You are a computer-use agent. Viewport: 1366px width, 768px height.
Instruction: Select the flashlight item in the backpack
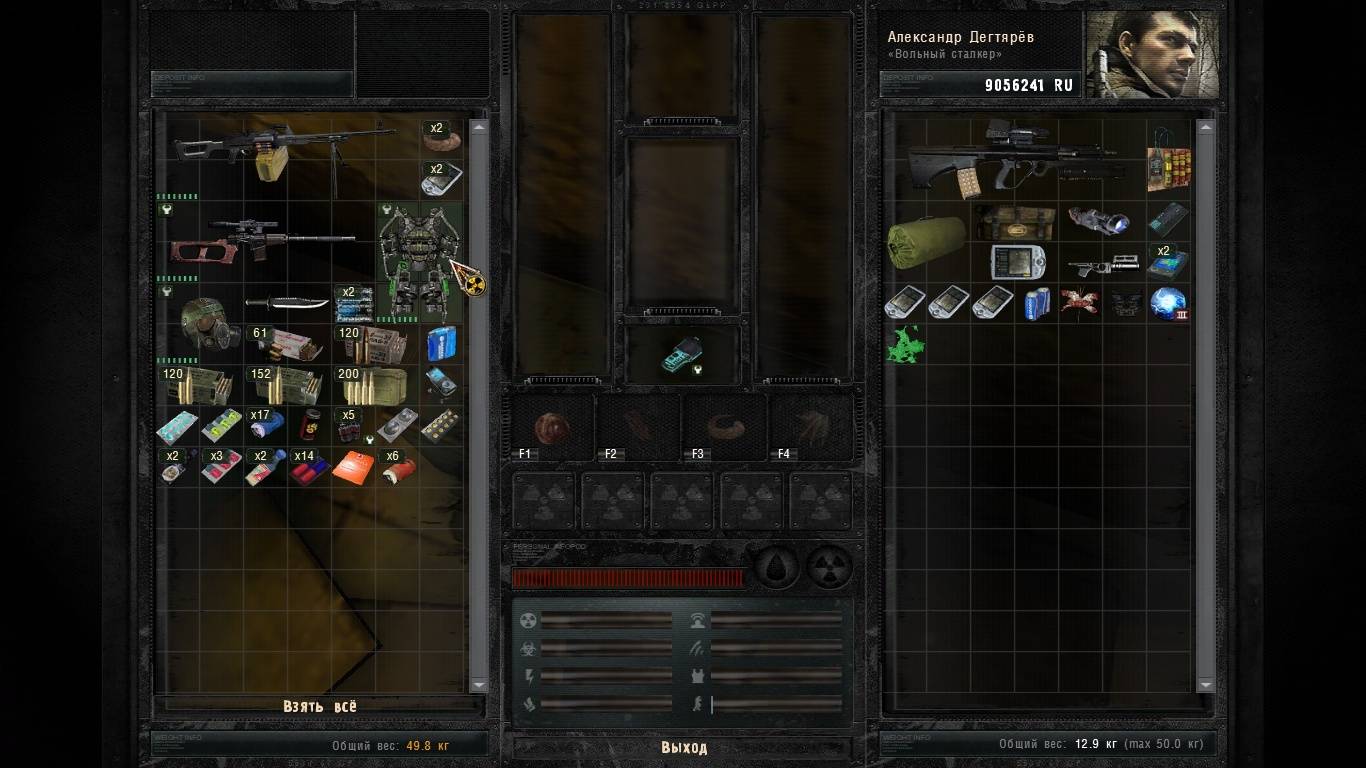1098,220
